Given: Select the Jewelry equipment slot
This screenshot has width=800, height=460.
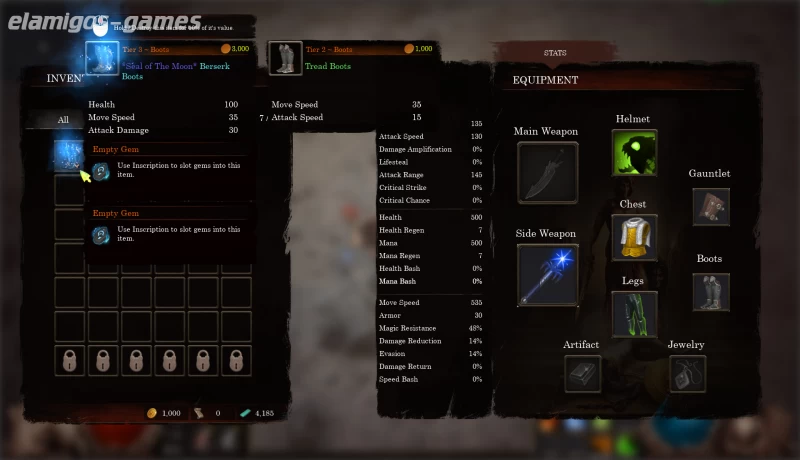Looking at the screenshot, I should (x=687, y=374).
